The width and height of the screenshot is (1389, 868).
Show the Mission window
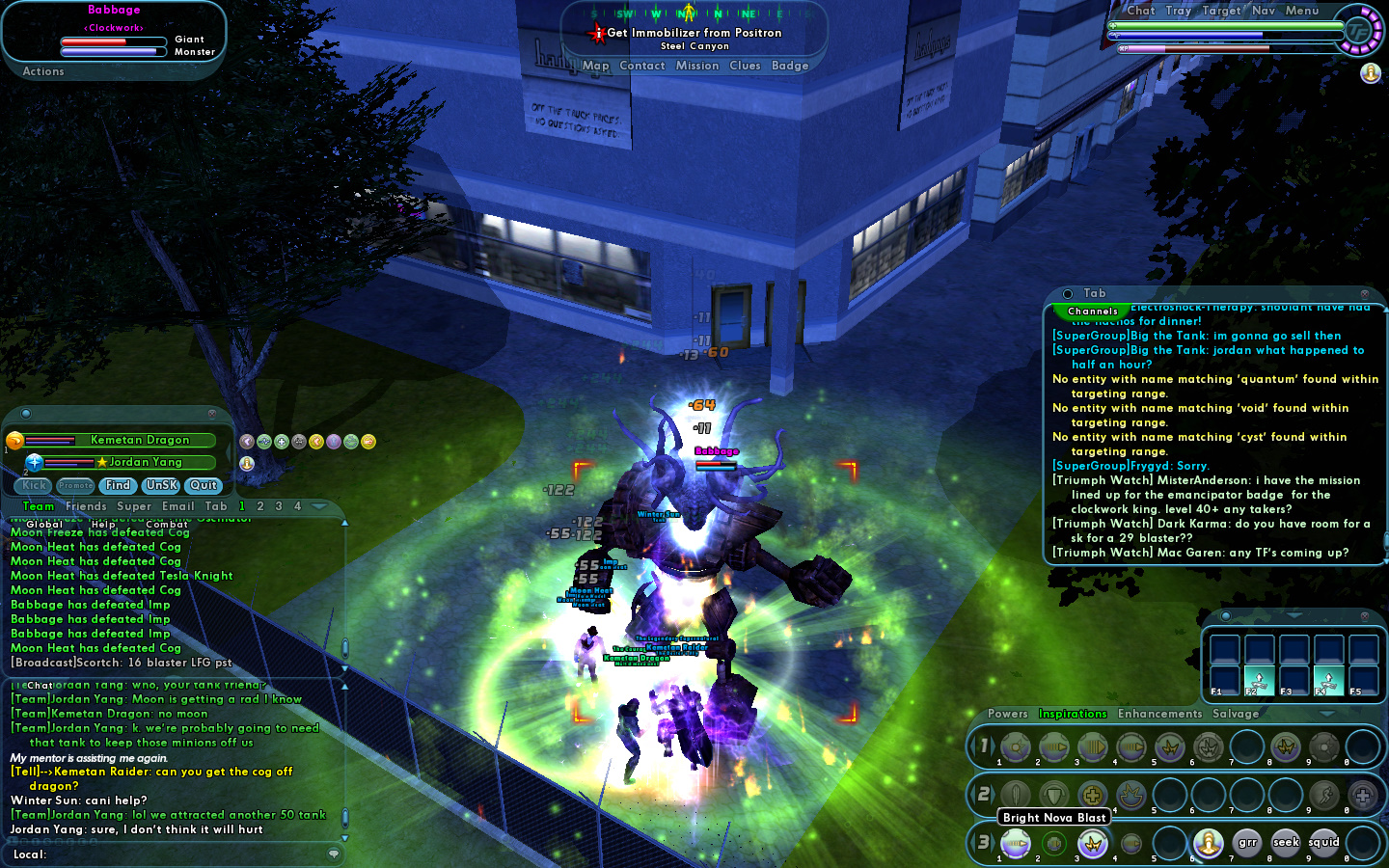coord(697,66)
